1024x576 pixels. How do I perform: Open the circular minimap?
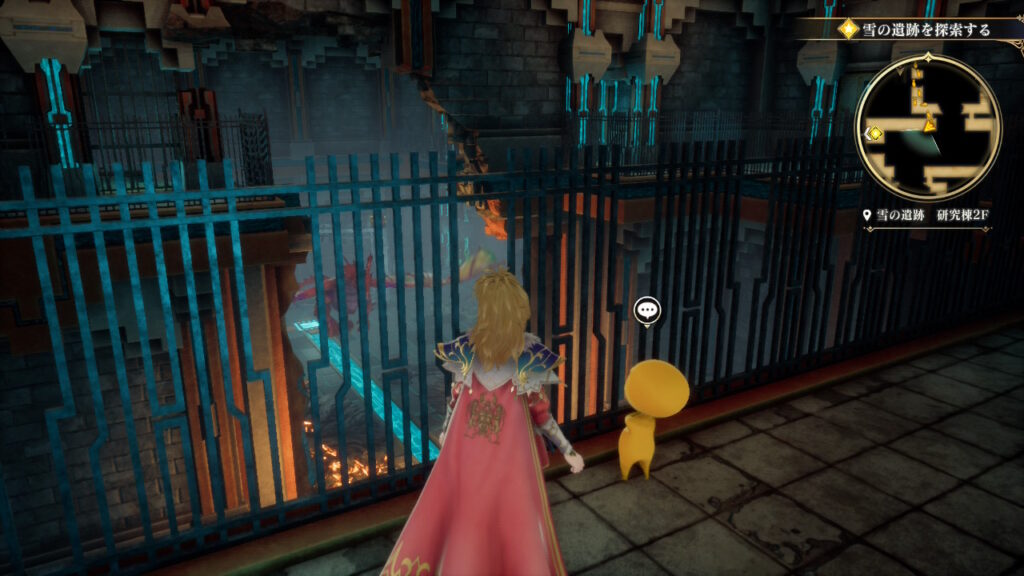point(928,127)
